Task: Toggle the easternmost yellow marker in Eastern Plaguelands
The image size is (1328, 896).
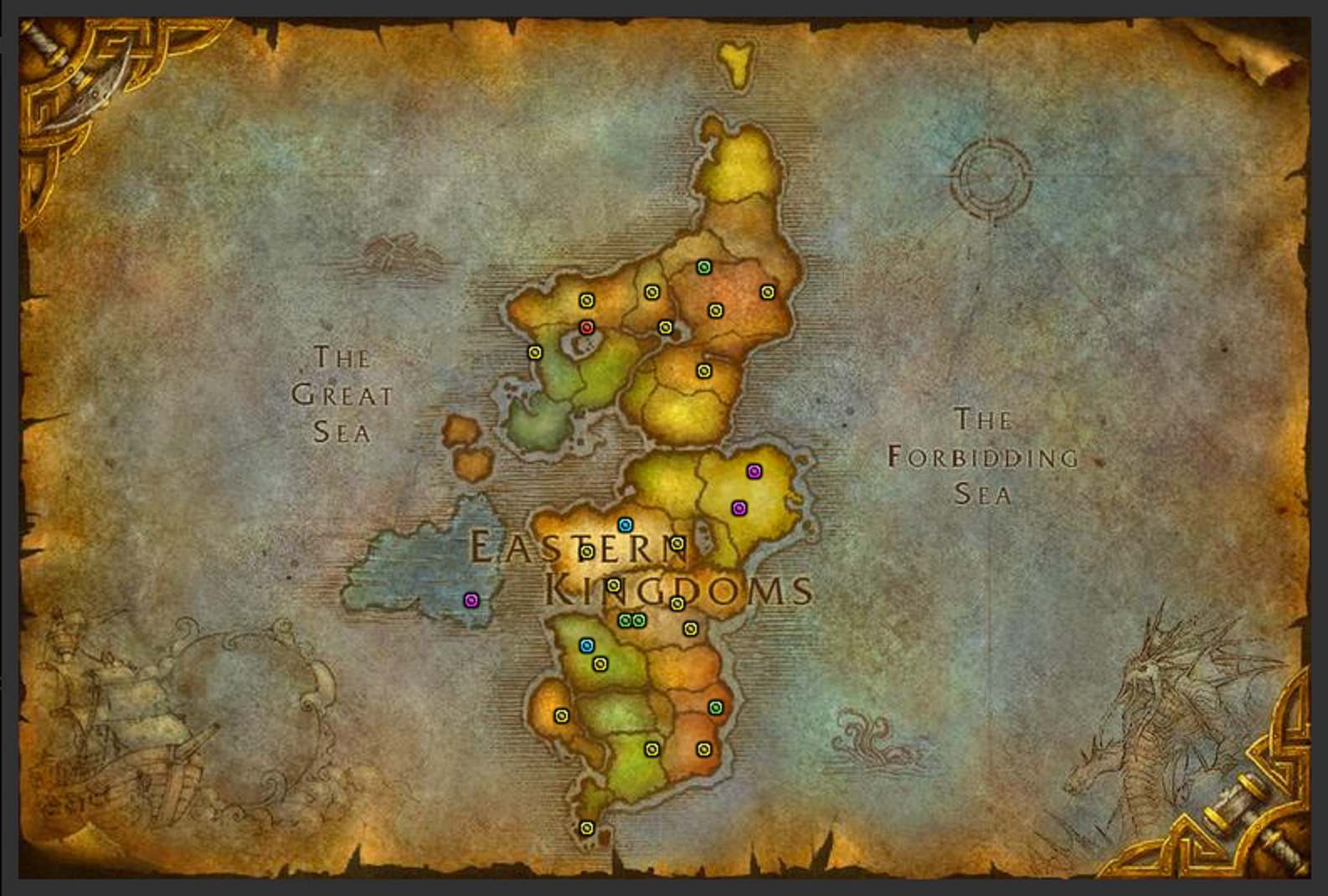Action: coord(768,292)
